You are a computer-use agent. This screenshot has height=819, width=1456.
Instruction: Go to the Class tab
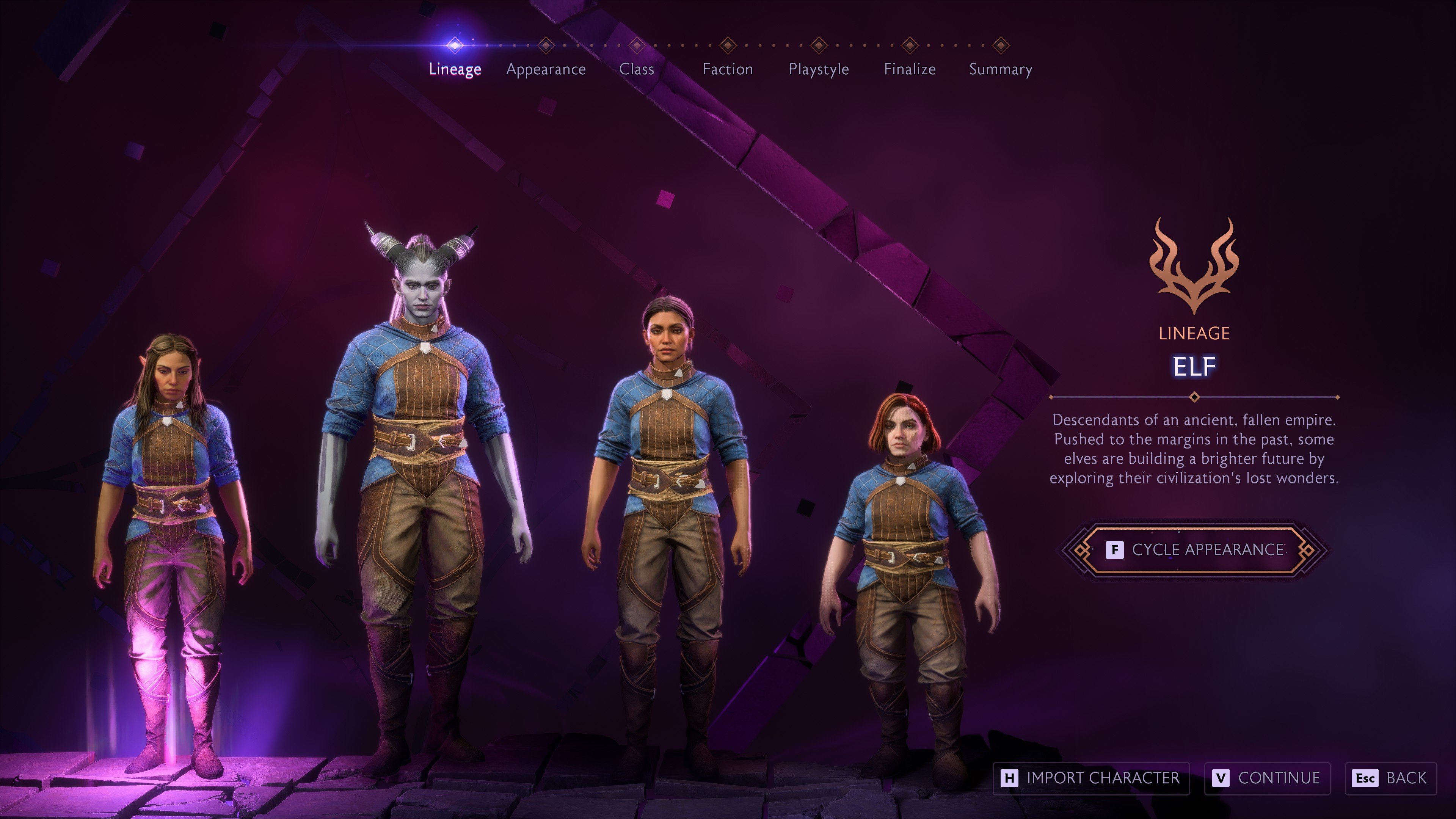[637, 69]
